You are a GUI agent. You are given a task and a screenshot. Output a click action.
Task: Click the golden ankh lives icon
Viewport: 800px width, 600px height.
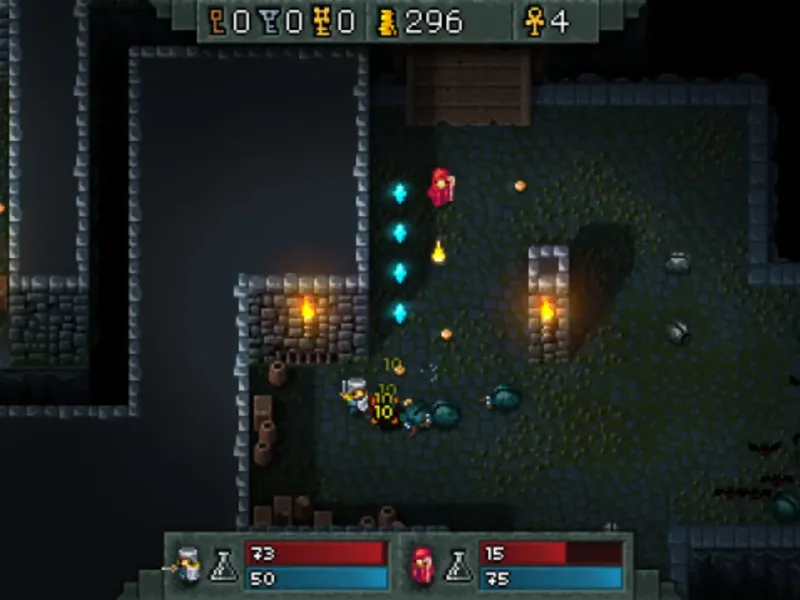(x=535, y=22)
